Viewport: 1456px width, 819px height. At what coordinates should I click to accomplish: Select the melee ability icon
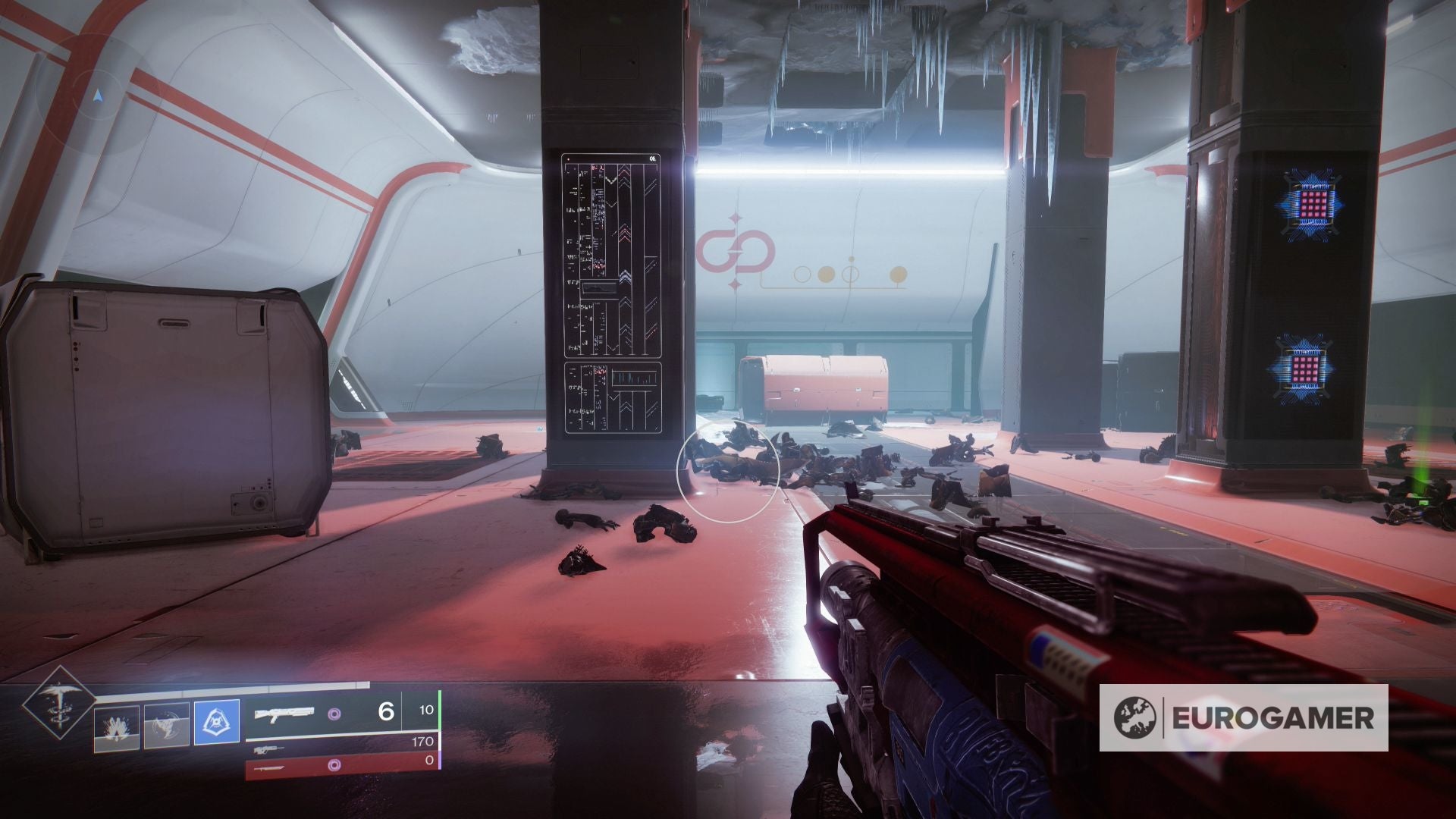point(167,725)
